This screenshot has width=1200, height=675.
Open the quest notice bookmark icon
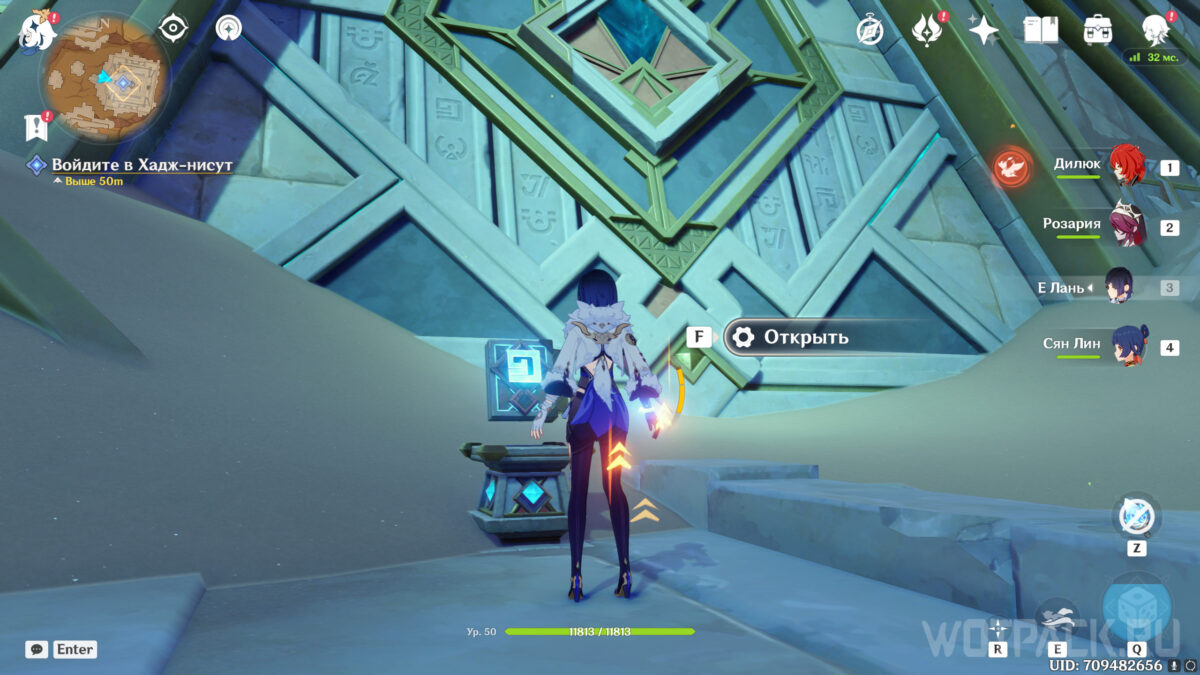[x=36, y=127]
